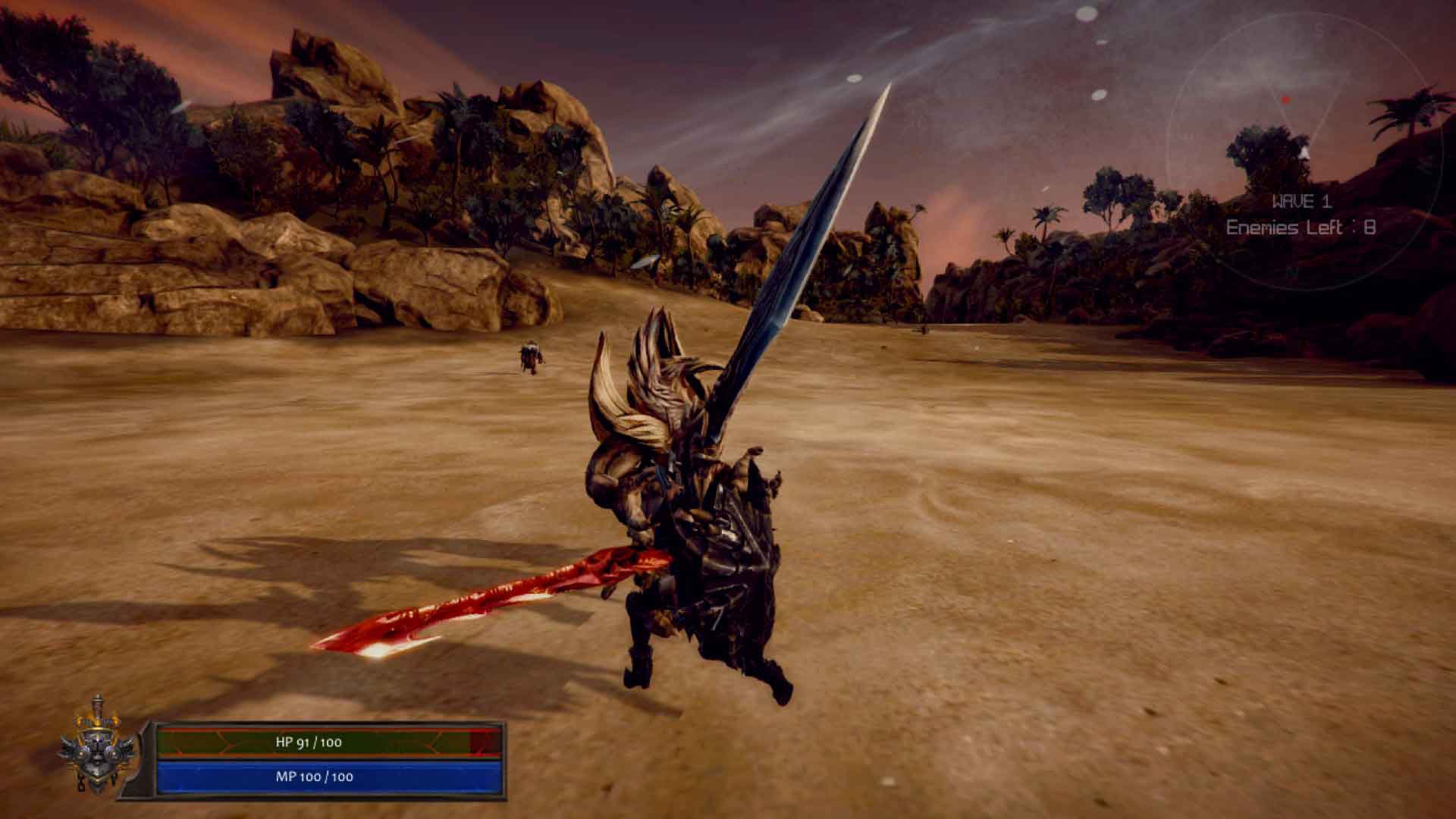Click the red enemy dot on the compass
1456x819 pixels.
coord(1286,99)
